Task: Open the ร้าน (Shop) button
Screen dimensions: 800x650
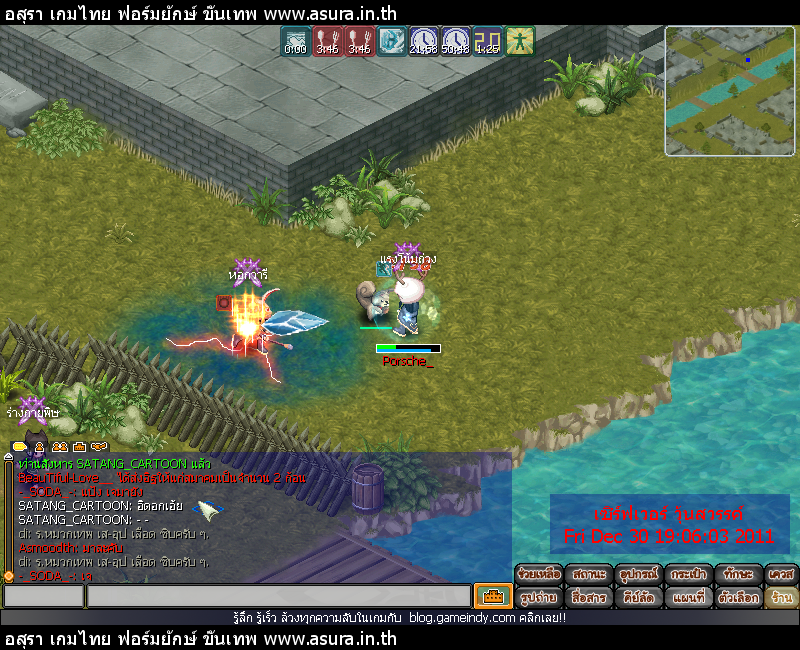Action: 782,597
